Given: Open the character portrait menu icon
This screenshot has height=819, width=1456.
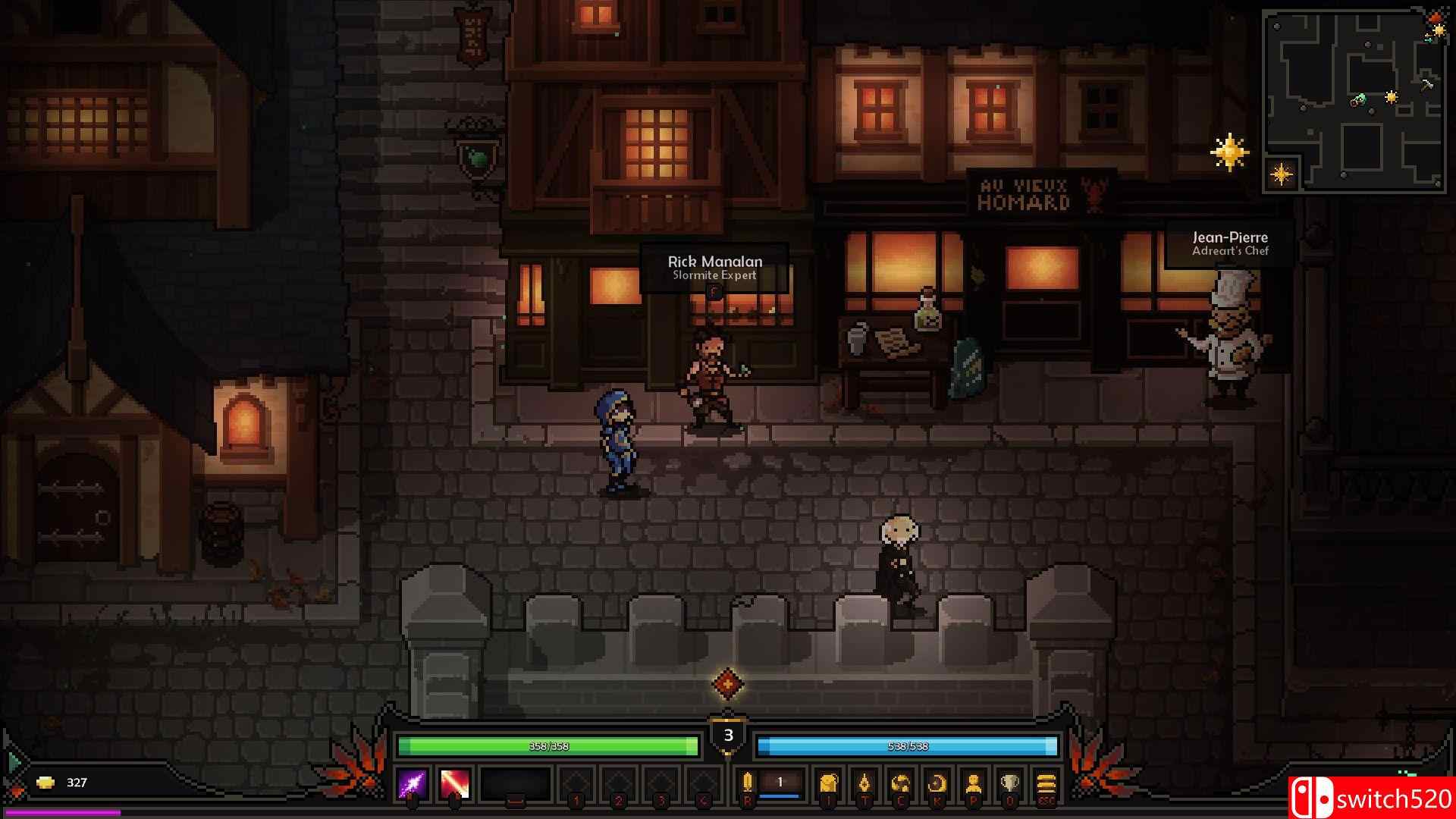Looking at the screenshot, I should 974,781.
